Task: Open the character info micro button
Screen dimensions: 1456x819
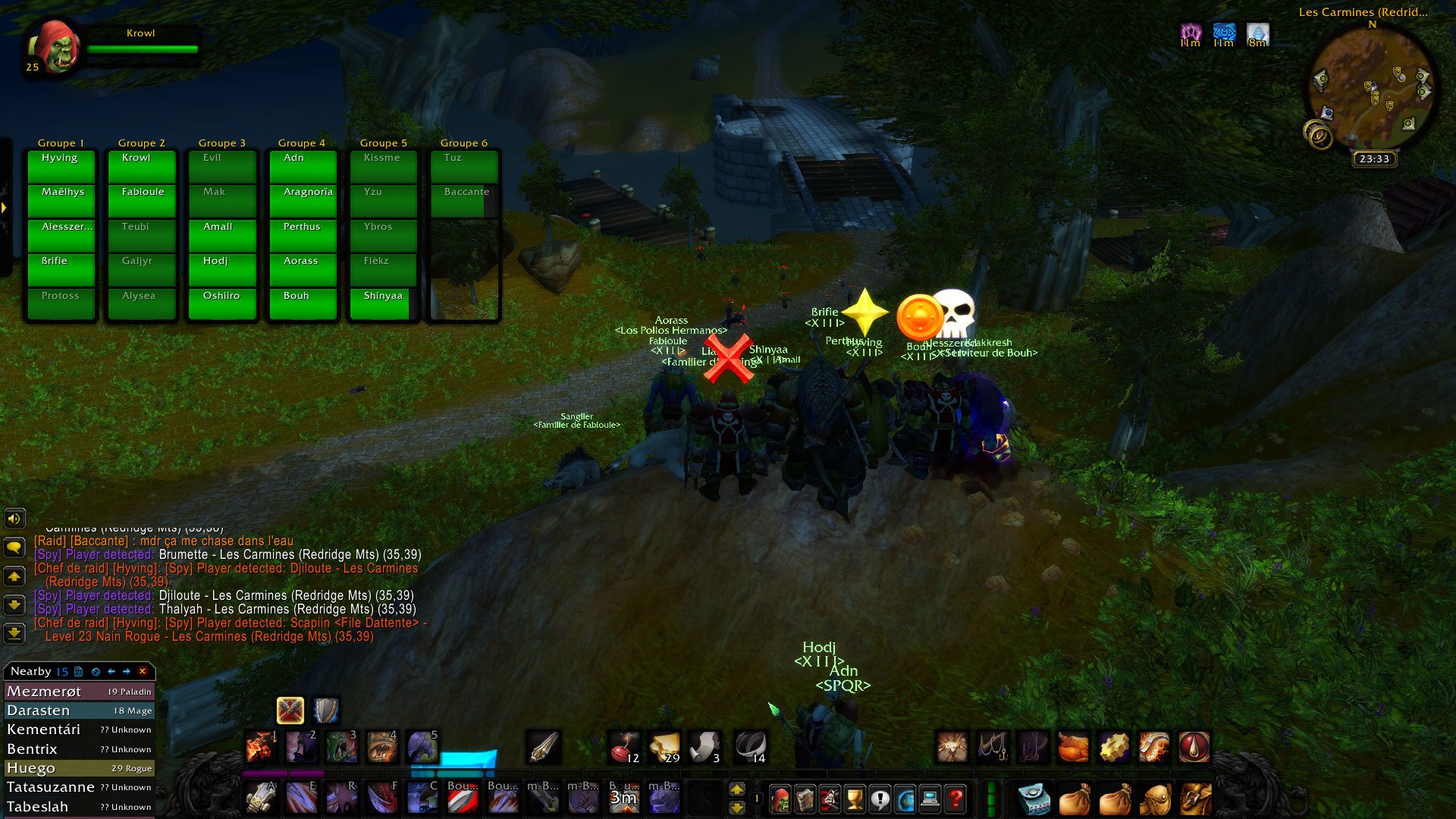Action: pyautogui.click(x=780, y=799)
